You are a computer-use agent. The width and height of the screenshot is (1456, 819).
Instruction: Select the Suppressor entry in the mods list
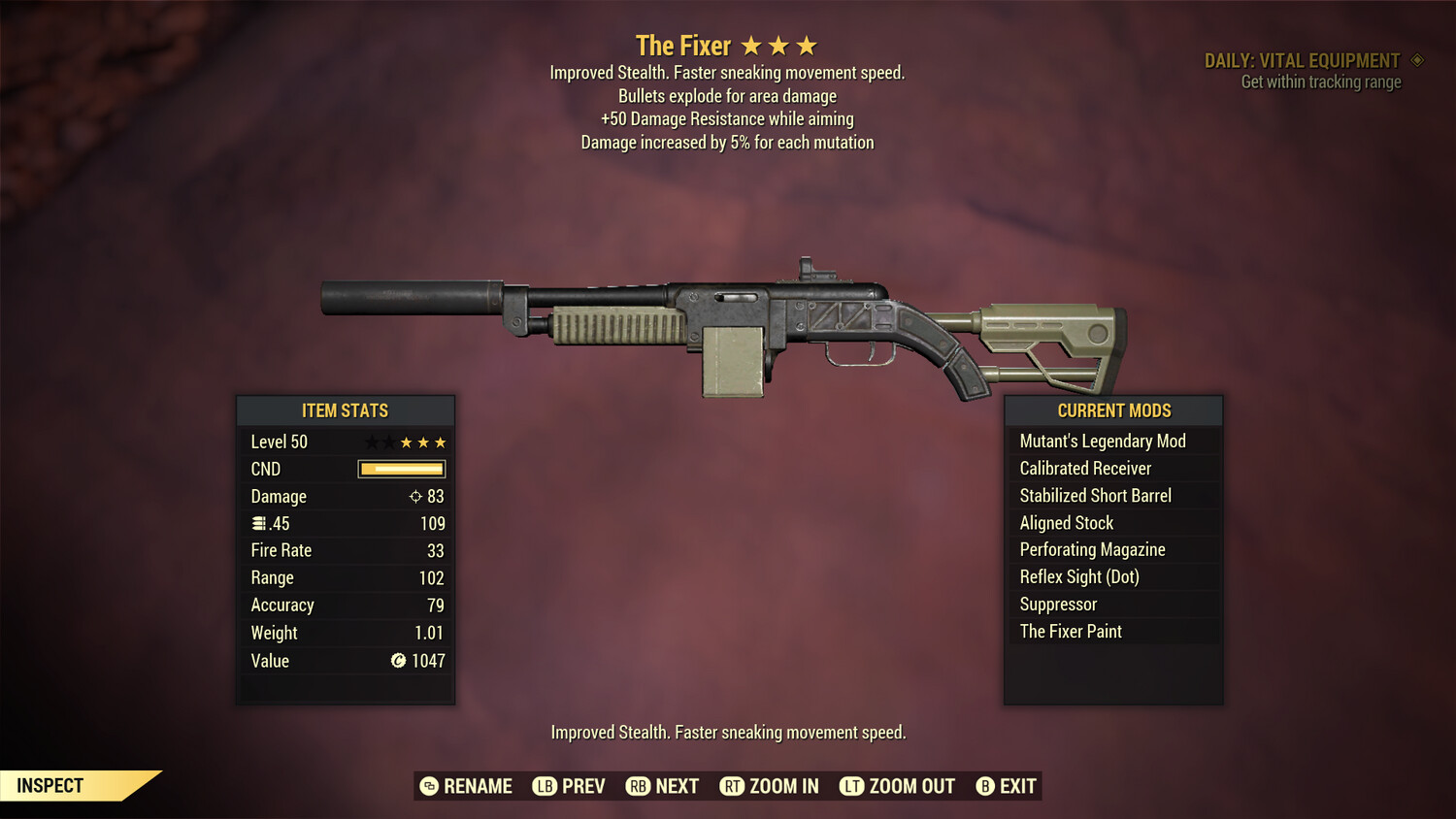(1057, 604)
